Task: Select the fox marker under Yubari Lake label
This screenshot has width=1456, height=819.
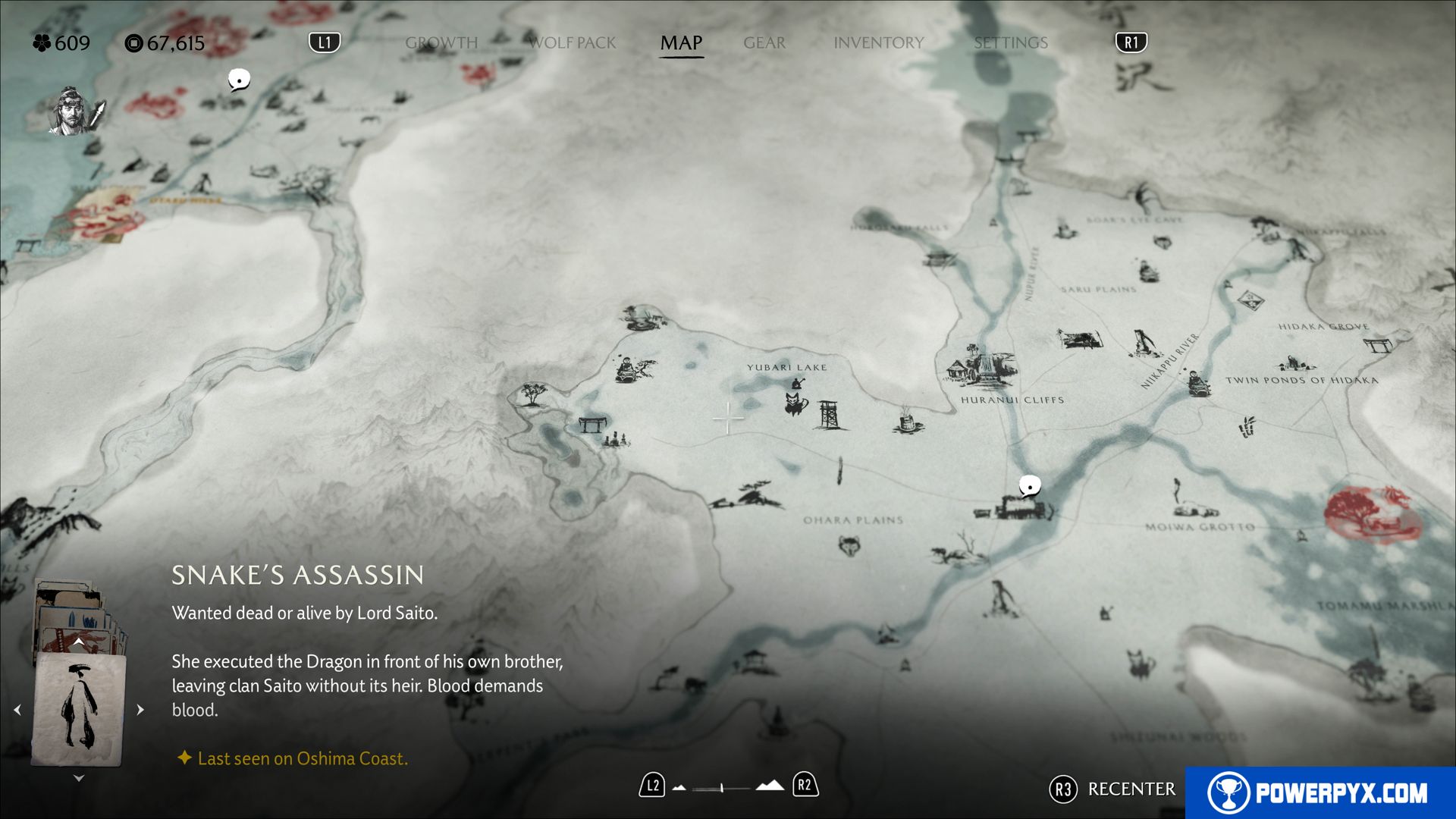Action: coord(795,402)
